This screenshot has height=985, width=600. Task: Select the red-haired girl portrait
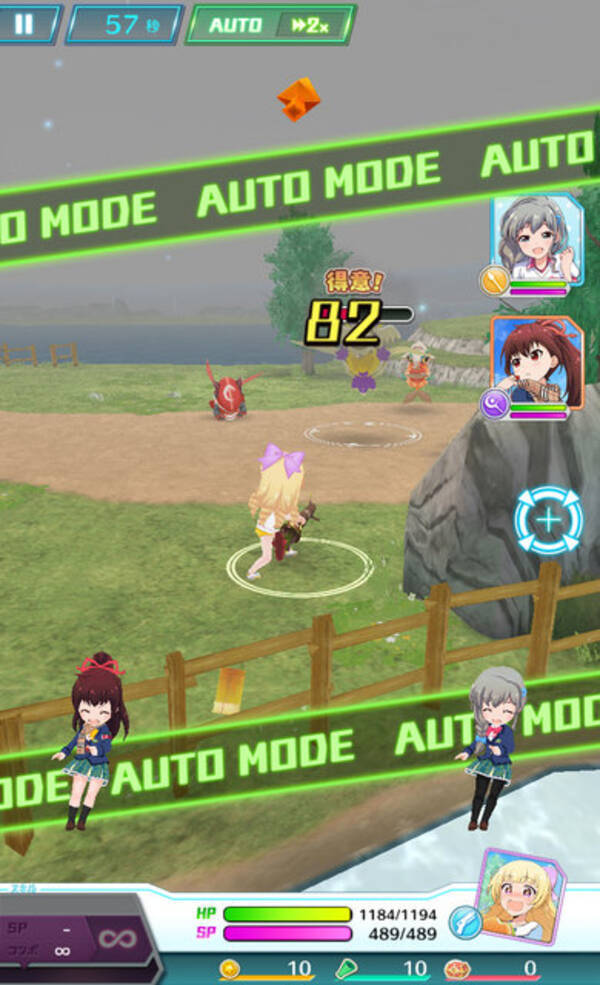(x=537, y=362)
